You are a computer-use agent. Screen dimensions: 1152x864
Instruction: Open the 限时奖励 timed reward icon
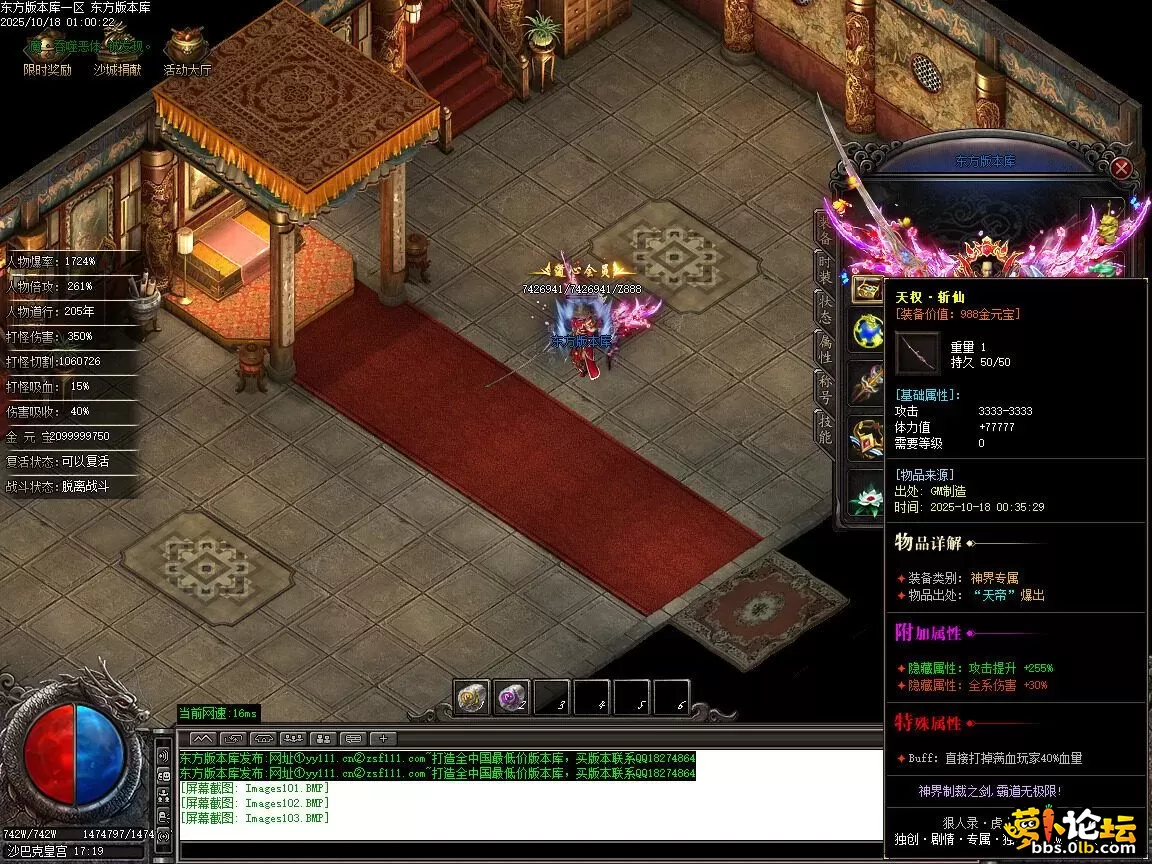click(x=47, y=52)
